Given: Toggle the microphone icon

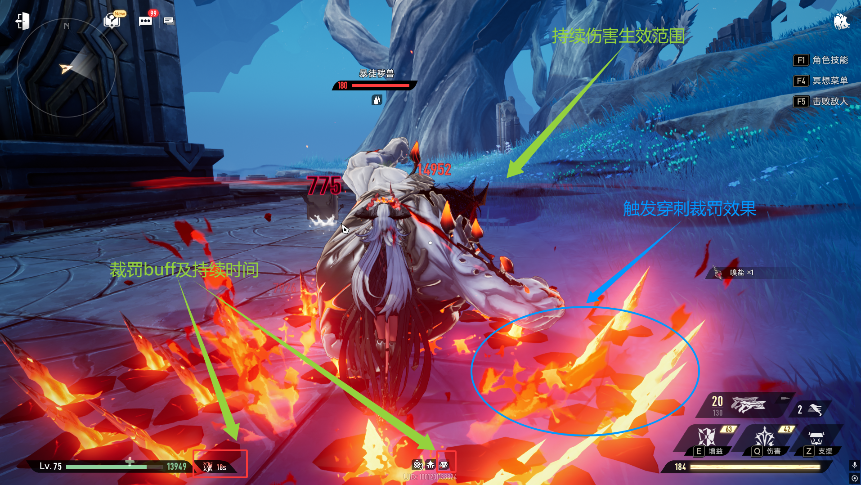Looking at the screenshot, I should (853, 465).
